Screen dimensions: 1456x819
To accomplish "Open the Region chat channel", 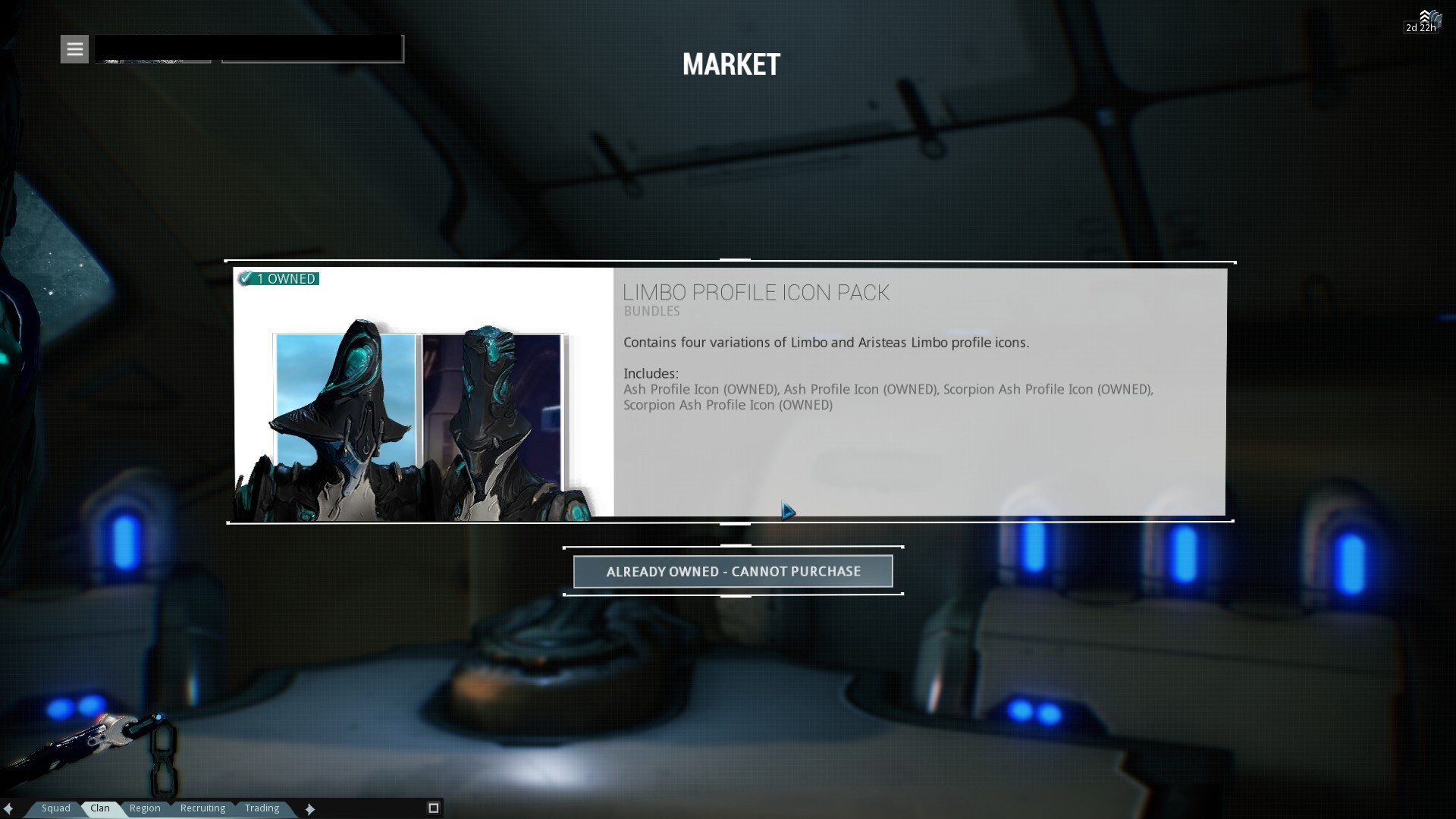I will (x=144, y=808).
